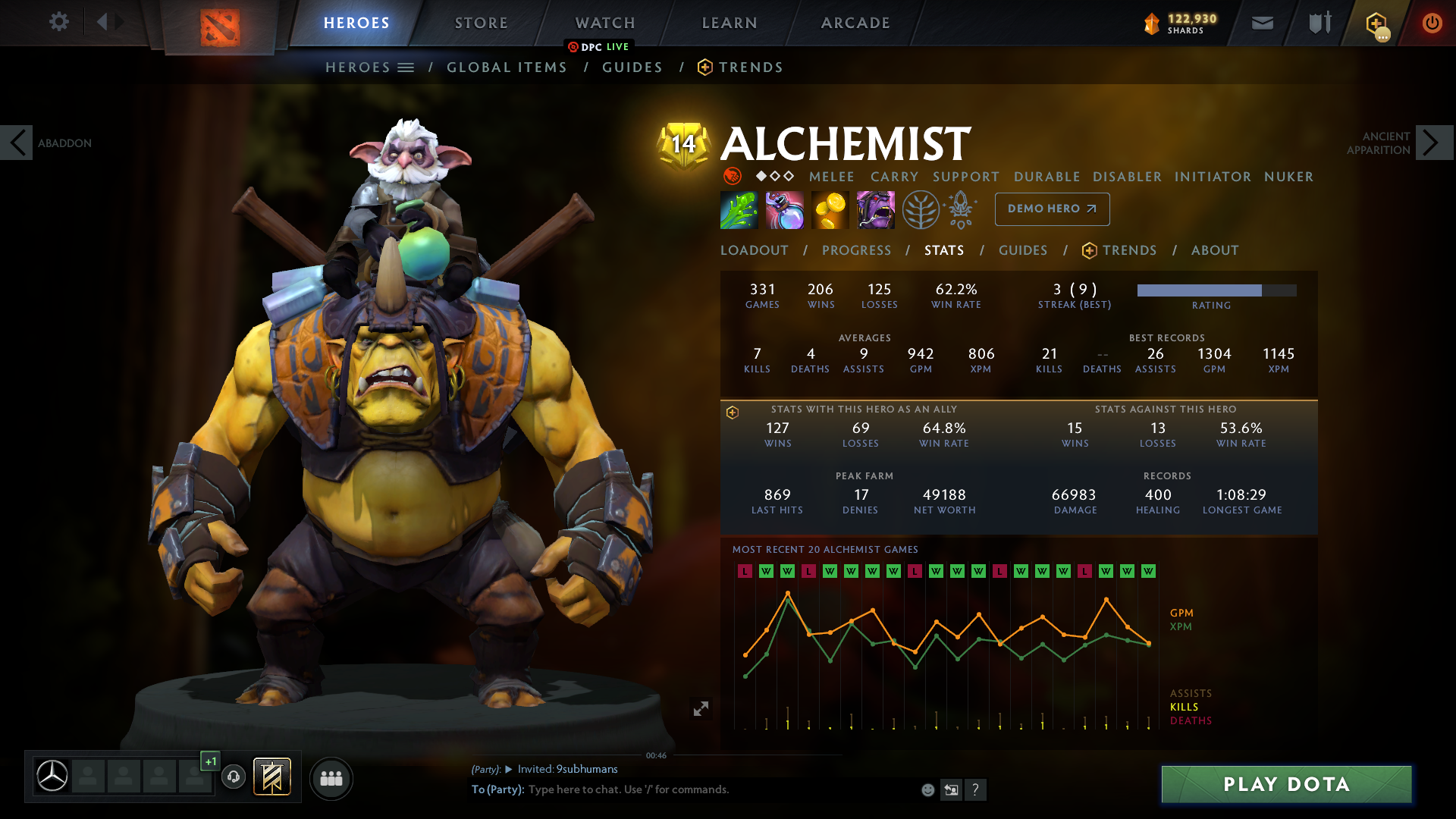Click the Play Dota button
This screenshot has width=1456, height=819.
coord(1286,784)
